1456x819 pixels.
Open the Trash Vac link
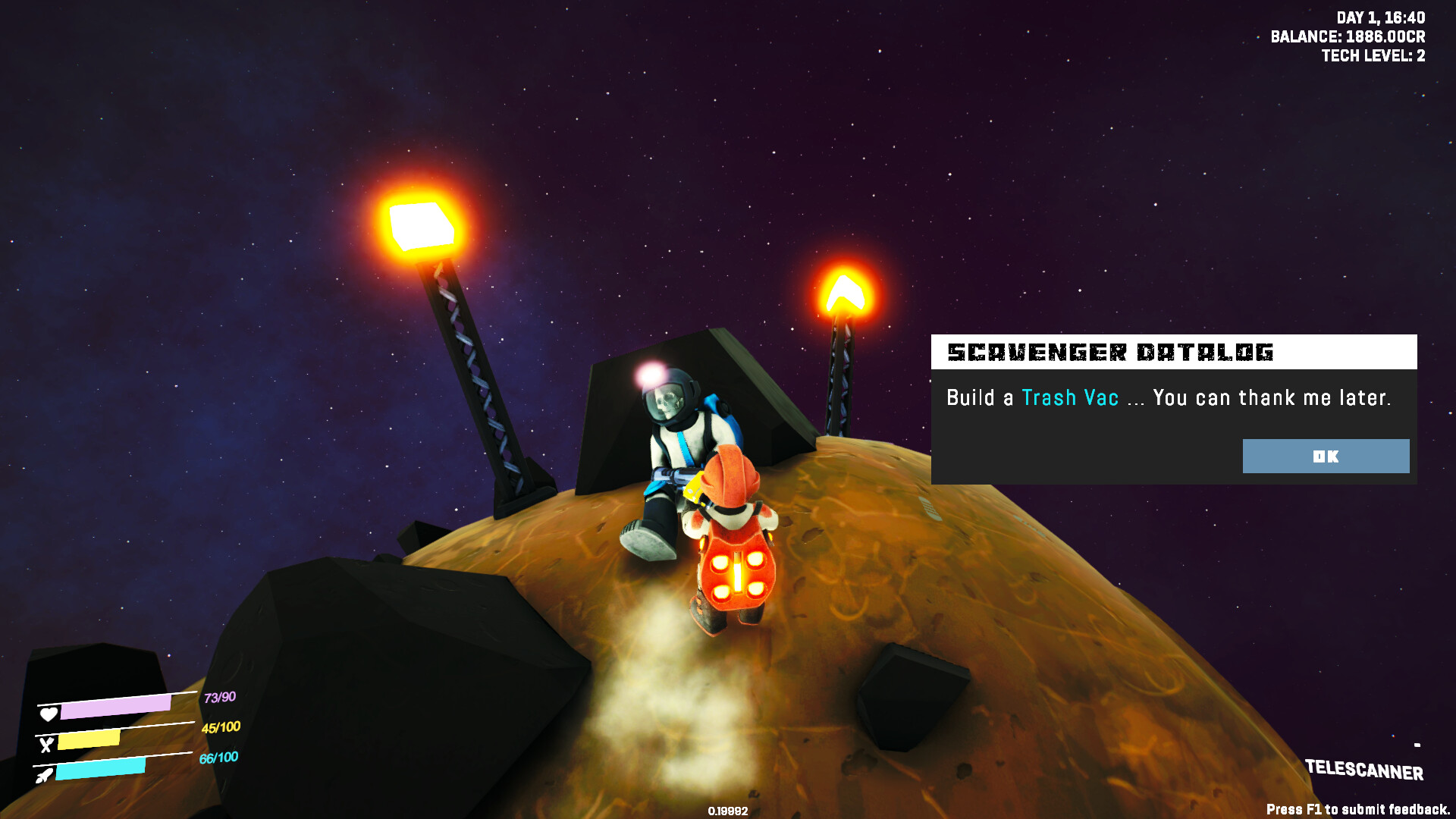coord(1070,397)
